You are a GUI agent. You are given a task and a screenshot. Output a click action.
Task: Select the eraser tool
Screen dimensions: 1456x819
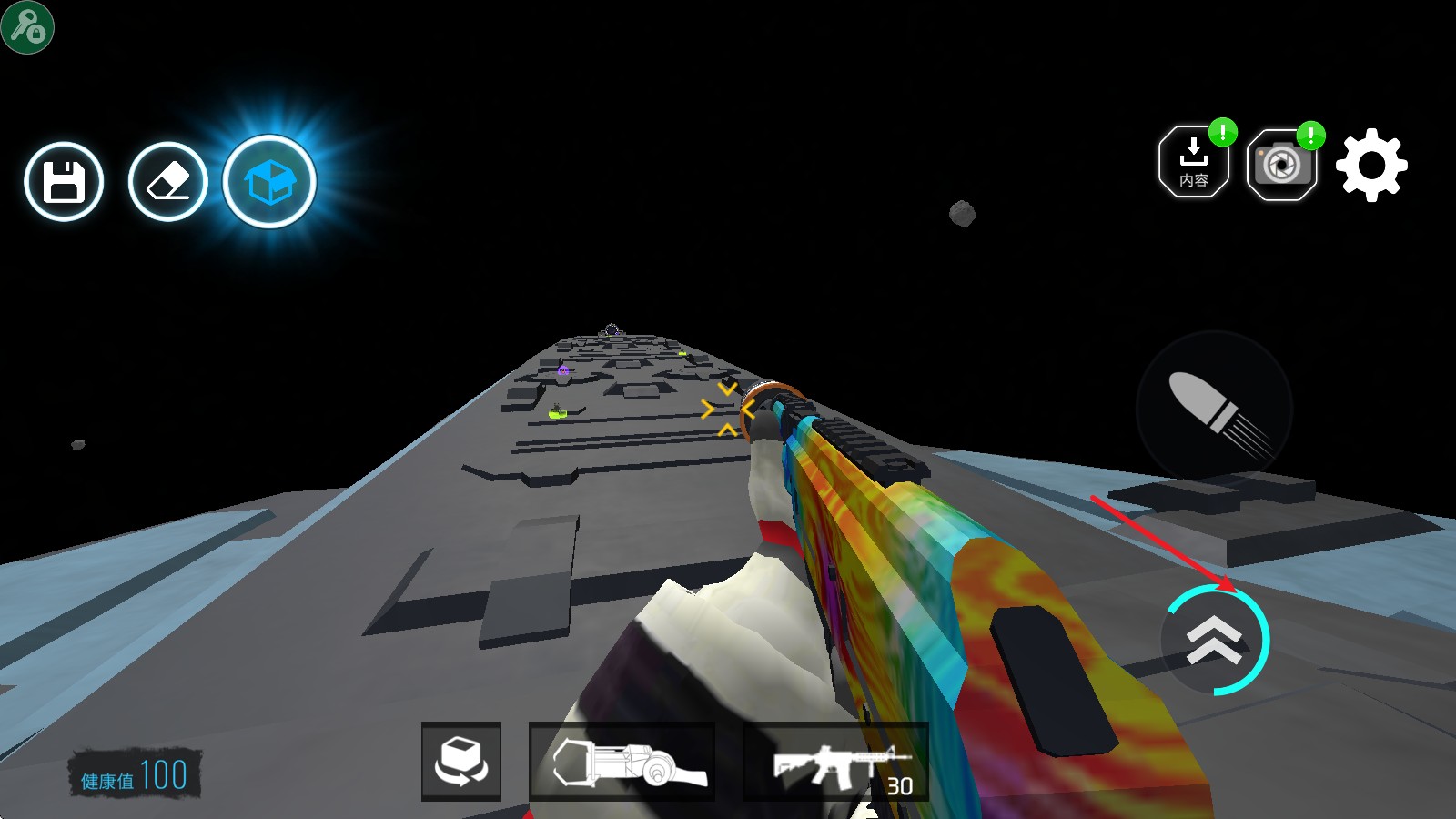pyautogui.click(x=168, y=182)
